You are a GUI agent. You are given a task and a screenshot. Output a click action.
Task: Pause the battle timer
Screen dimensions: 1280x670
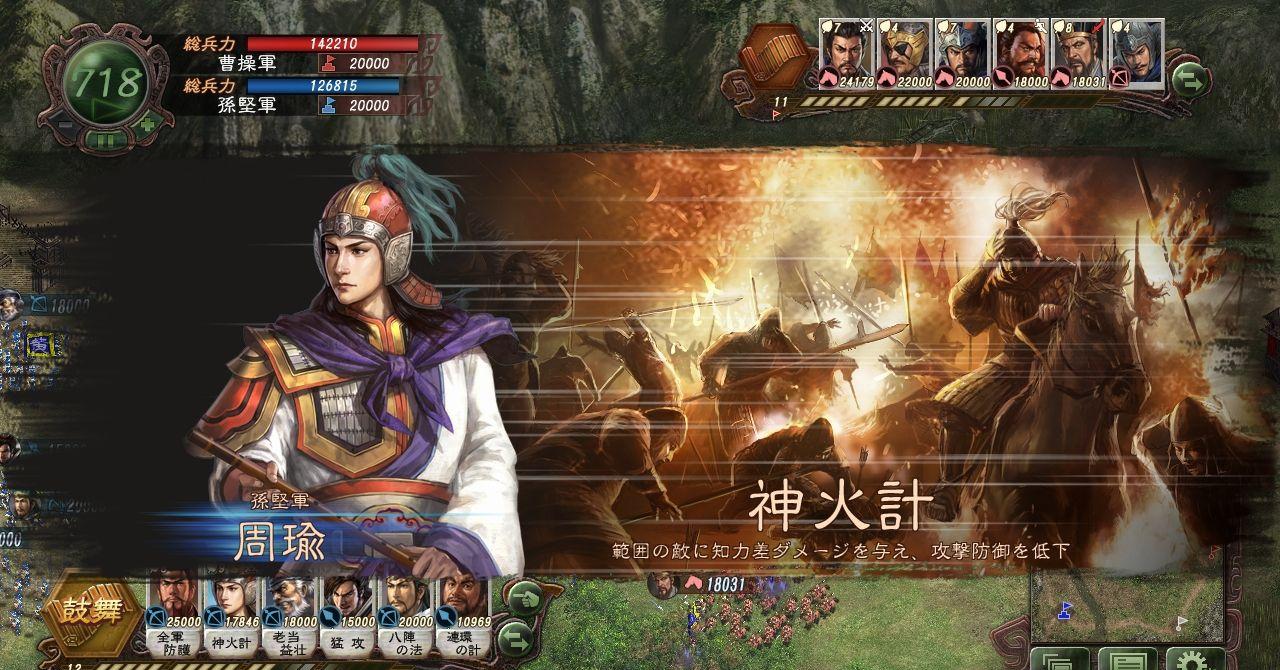[106, 140]
